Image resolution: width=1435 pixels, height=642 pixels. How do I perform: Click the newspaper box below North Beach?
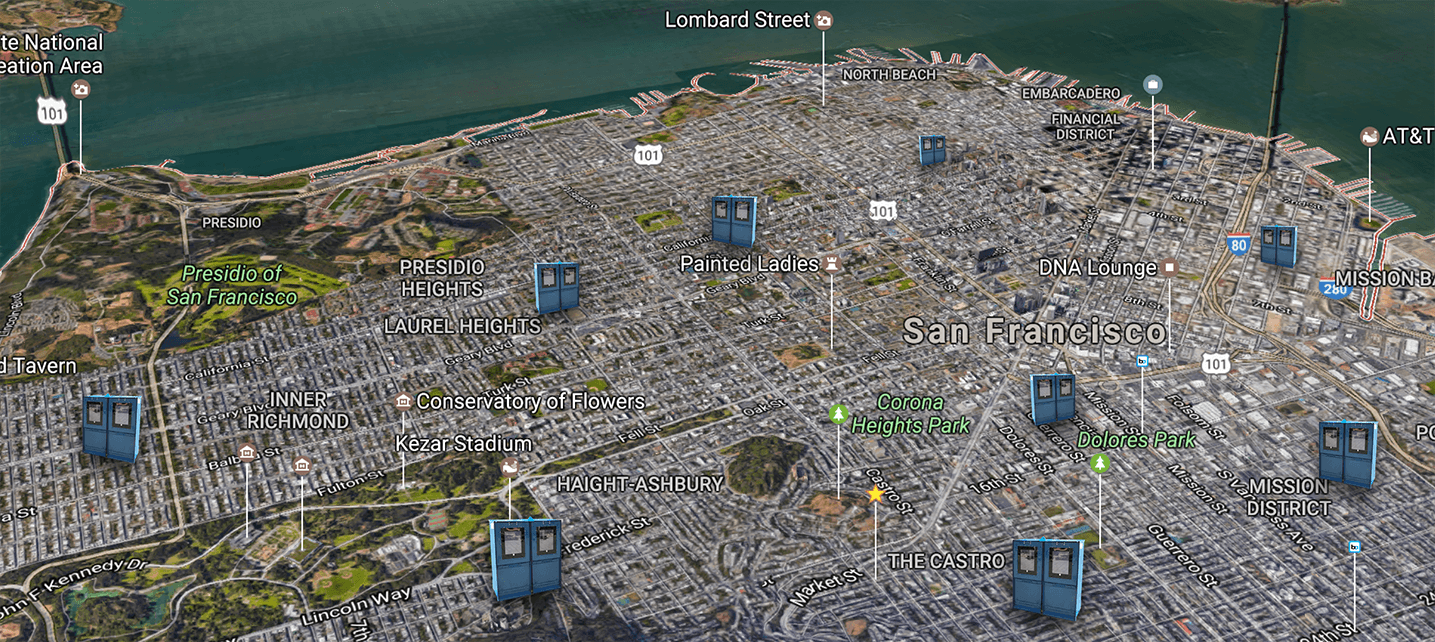coord(932,150)
